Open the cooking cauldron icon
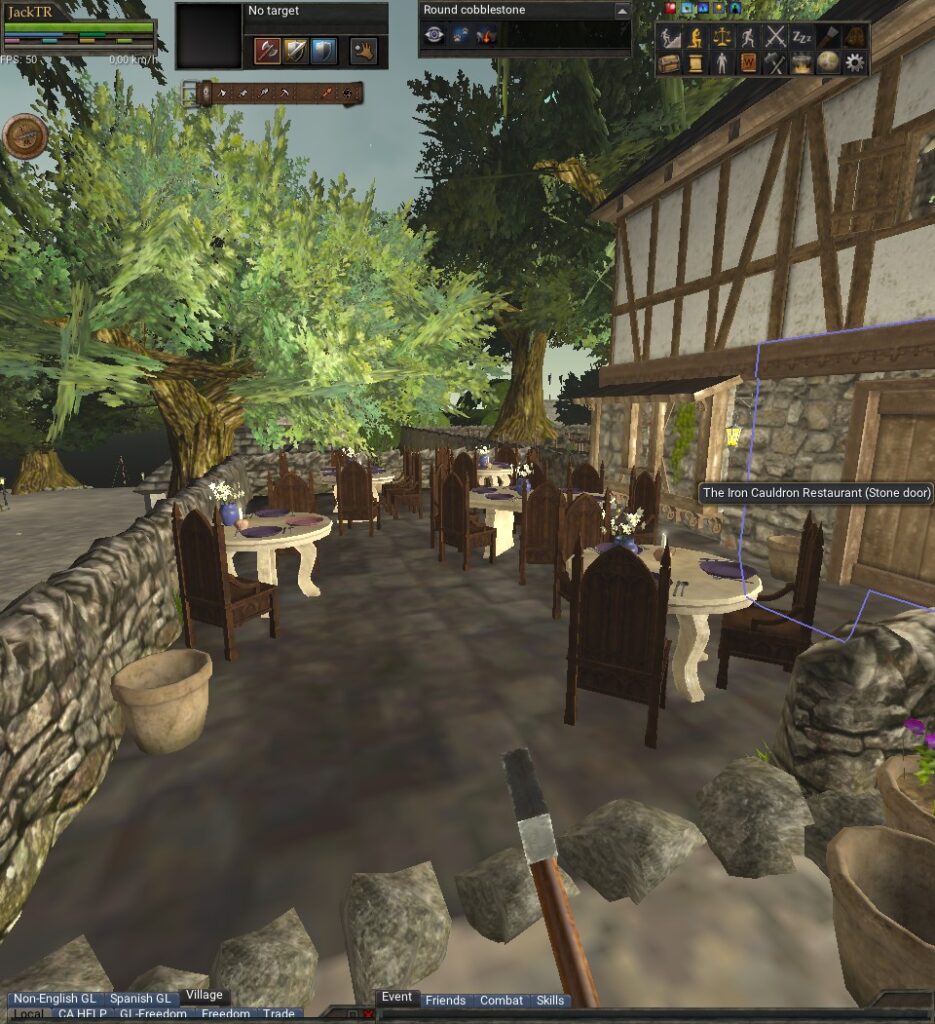Screen dimensions: 935x1024 point(802,63)
